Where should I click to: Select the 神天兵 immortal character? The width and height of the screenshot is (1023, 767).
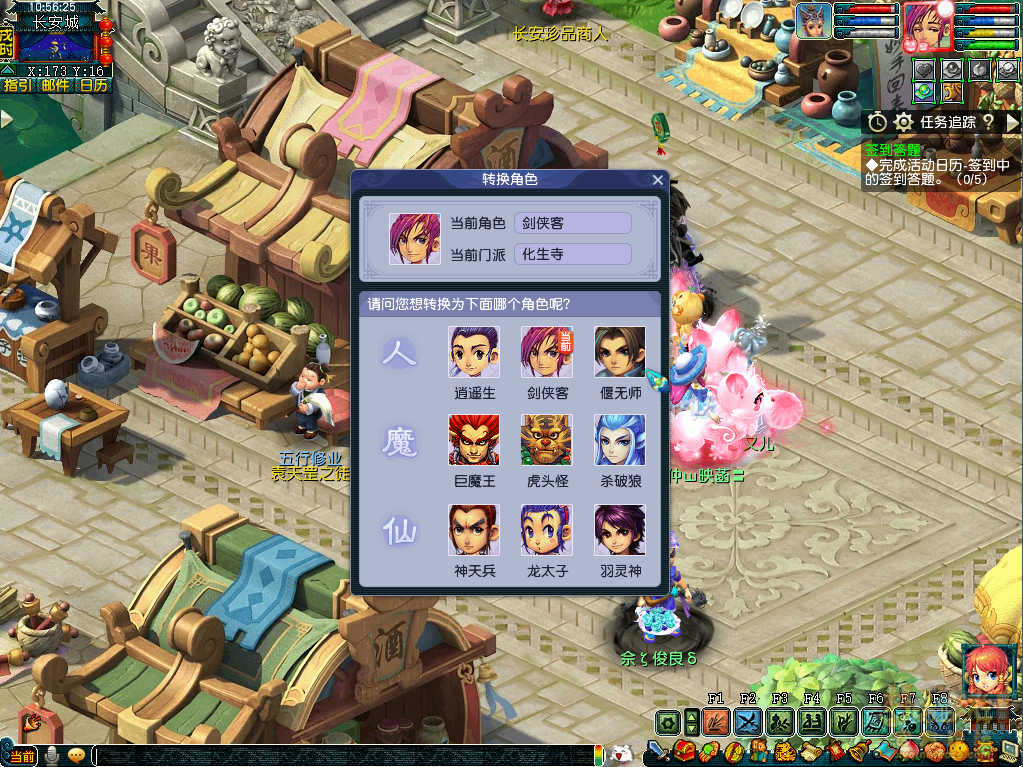[x=475, y=530]
